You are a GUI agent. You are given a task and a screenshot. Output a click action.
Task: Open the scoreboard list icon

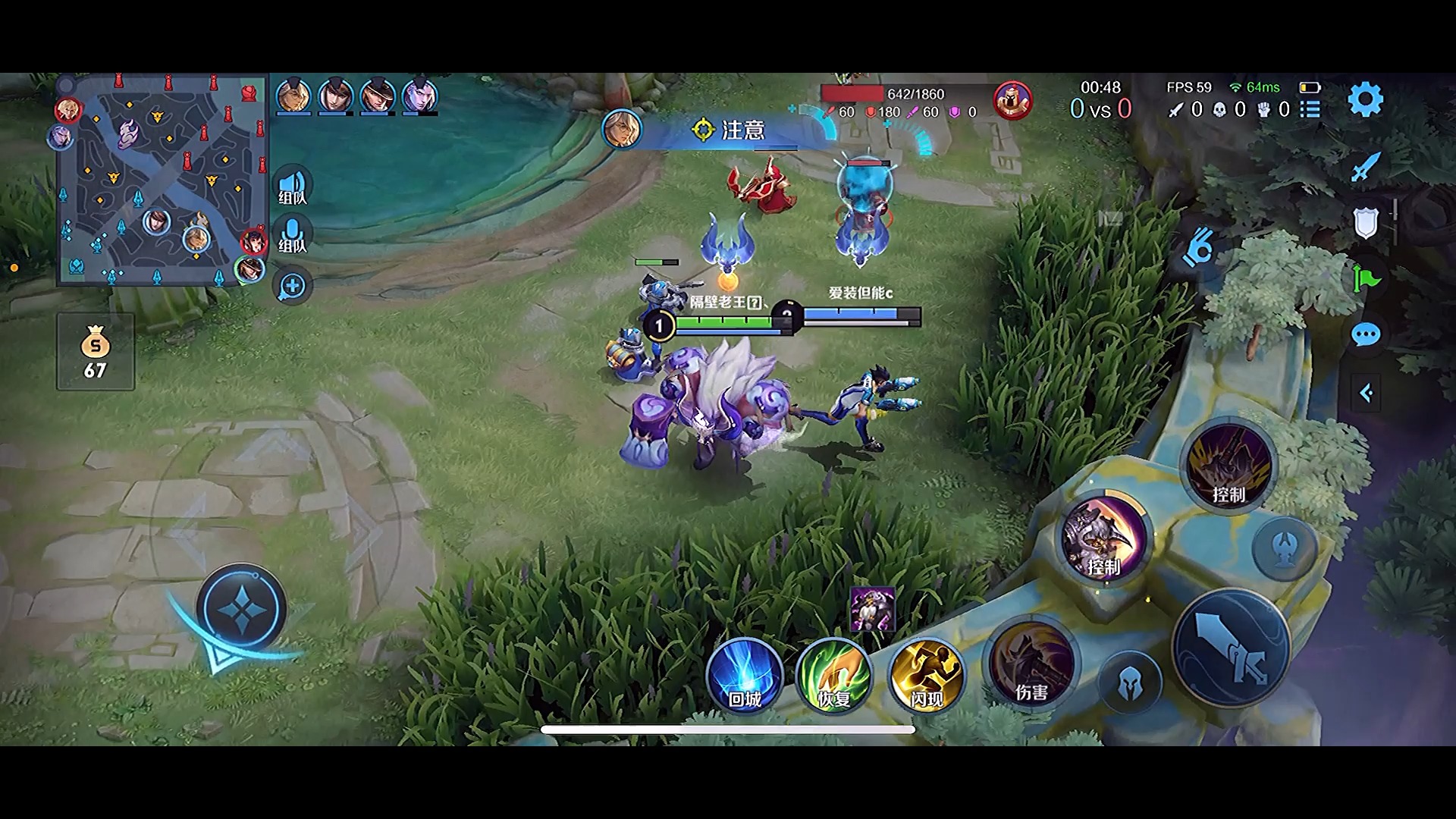[1310, 110]
